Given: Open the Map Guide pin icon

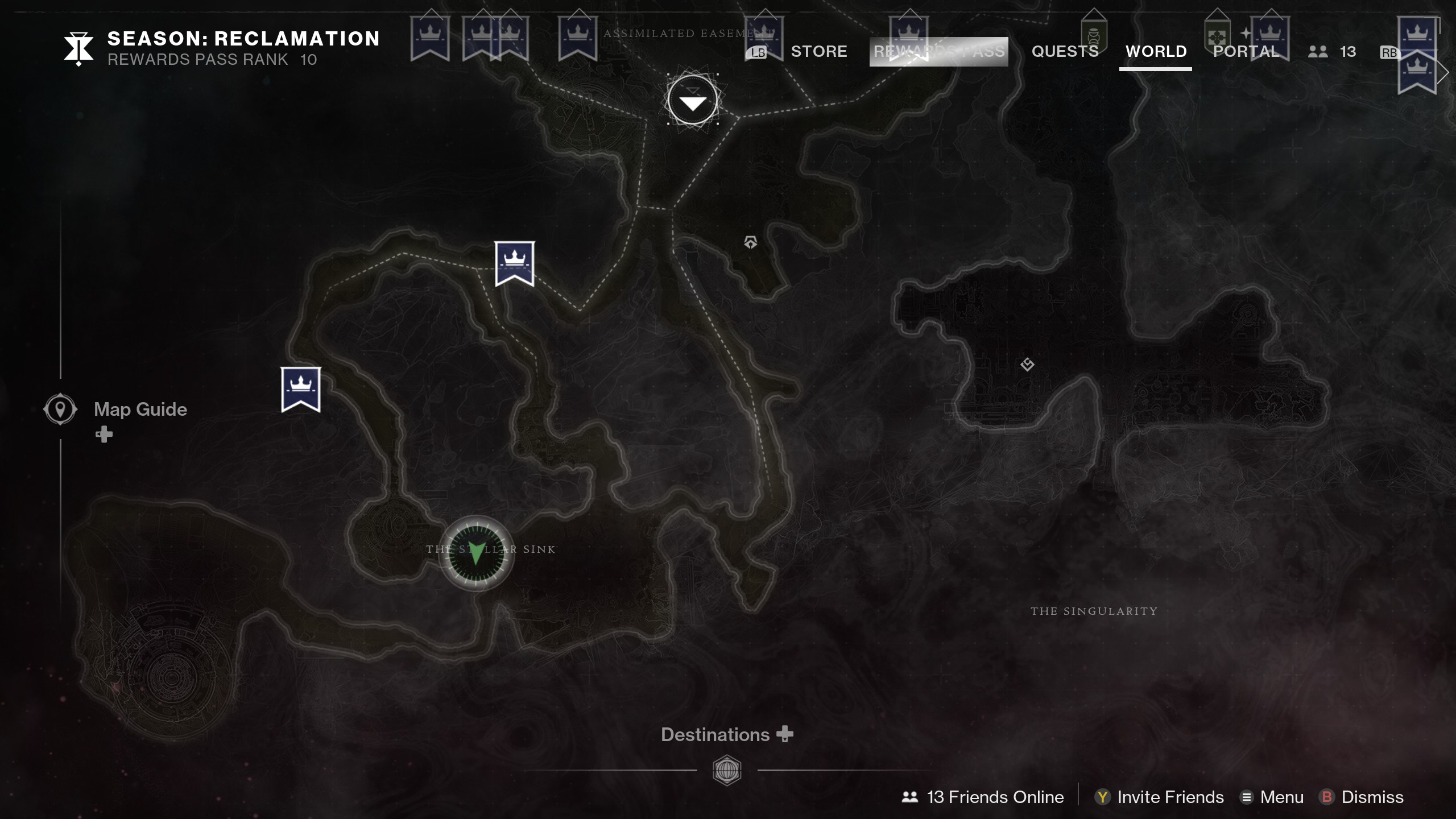Looking at the screenshot, I should coord(59,408).
